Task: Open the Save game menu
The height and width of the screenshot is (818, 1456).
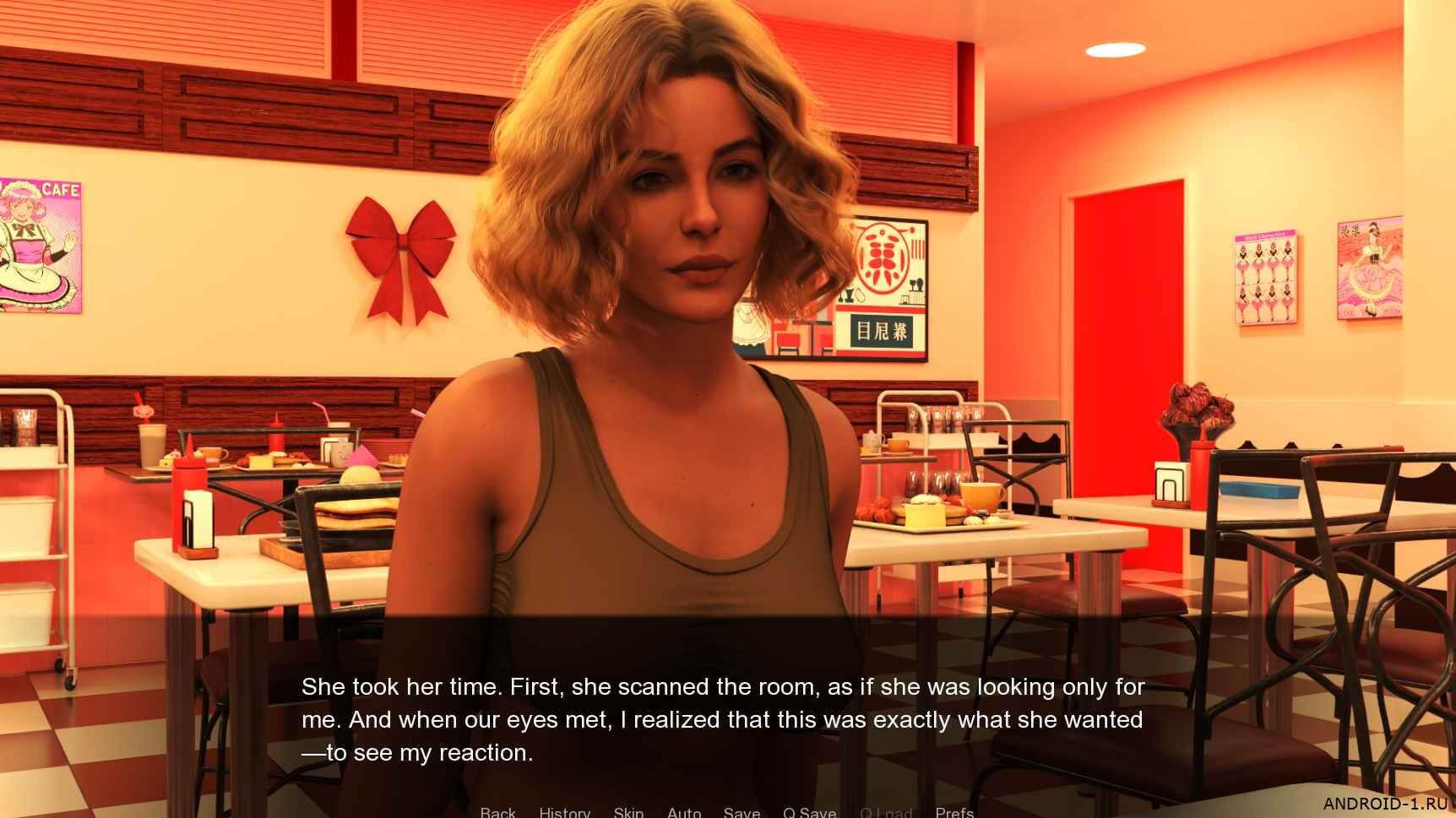Action: [742, 812]
